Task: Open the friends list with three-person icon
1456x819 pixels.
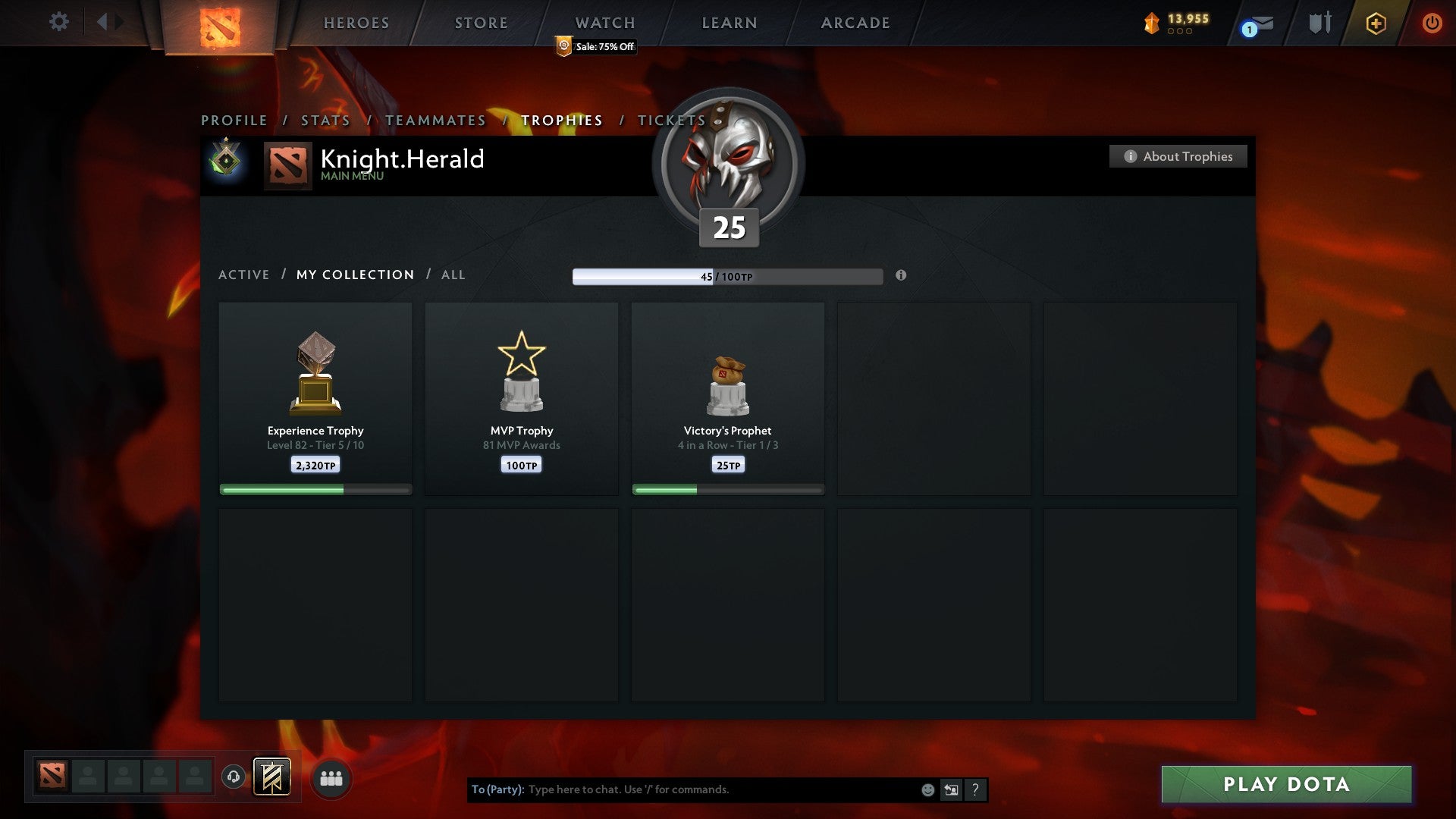Action: coord(330,777)
